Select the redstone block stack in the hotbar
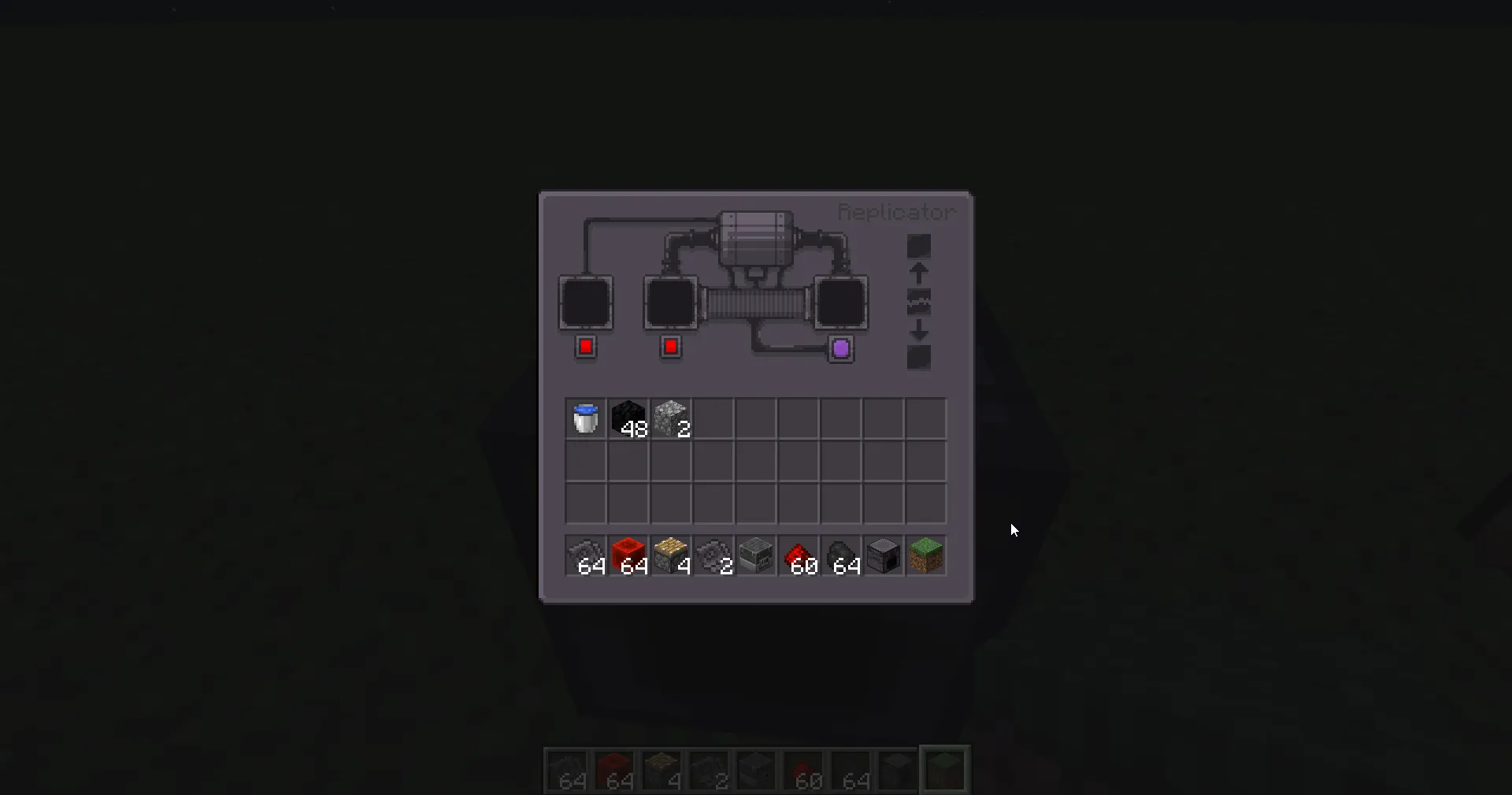The width and height of the screenshot is (1512, 795). point(628,555)
